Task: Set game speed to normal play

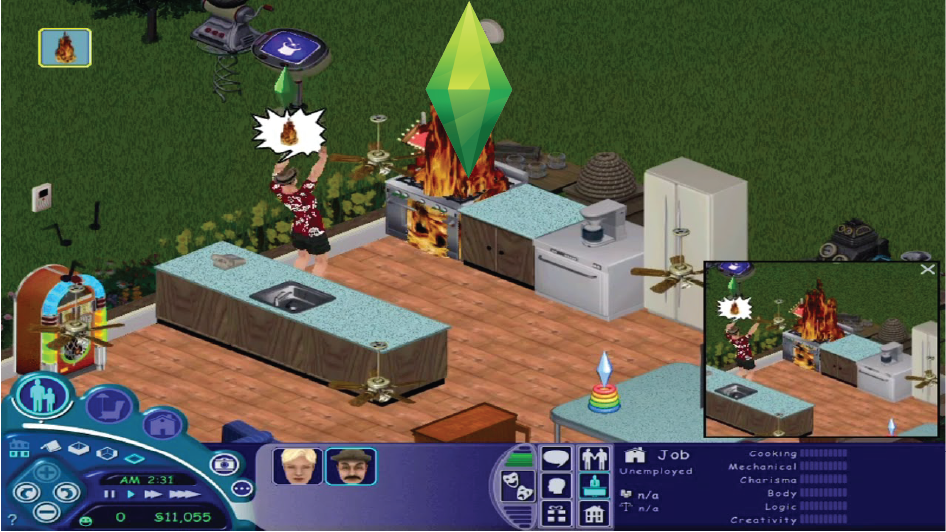Action: 130,493
